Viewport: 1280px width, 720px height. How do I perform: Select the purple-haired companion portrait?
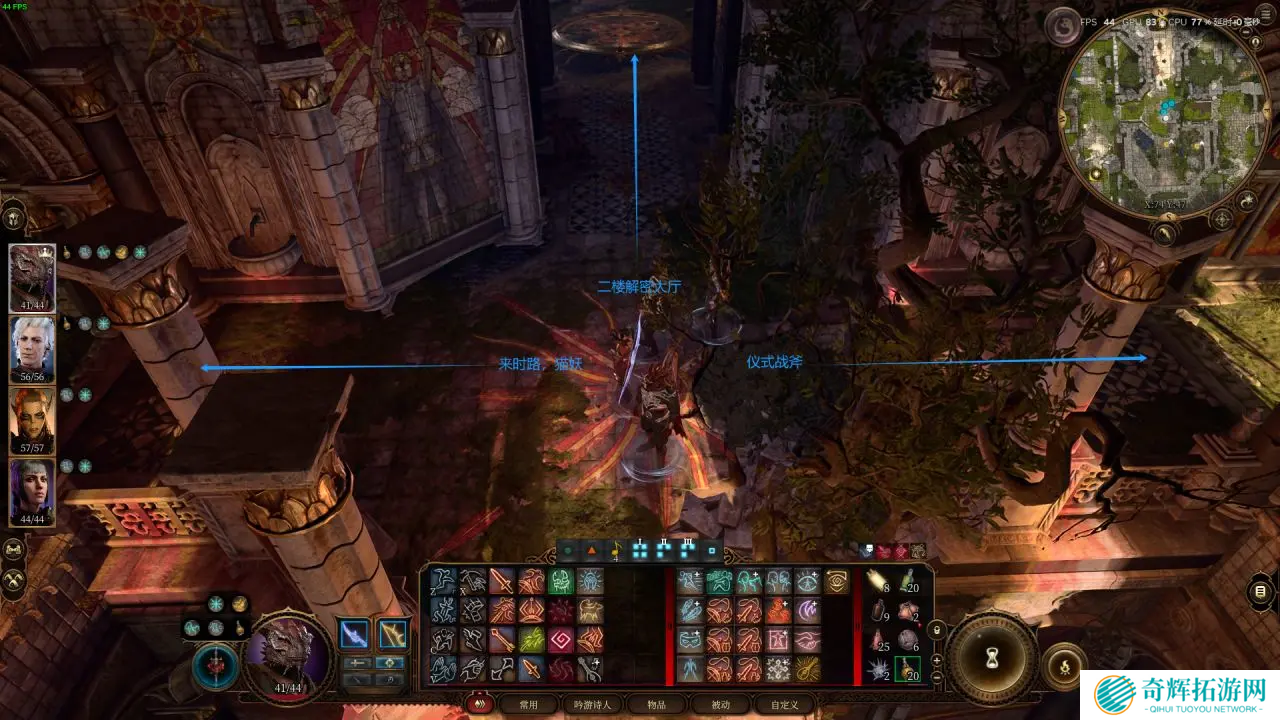32,491
